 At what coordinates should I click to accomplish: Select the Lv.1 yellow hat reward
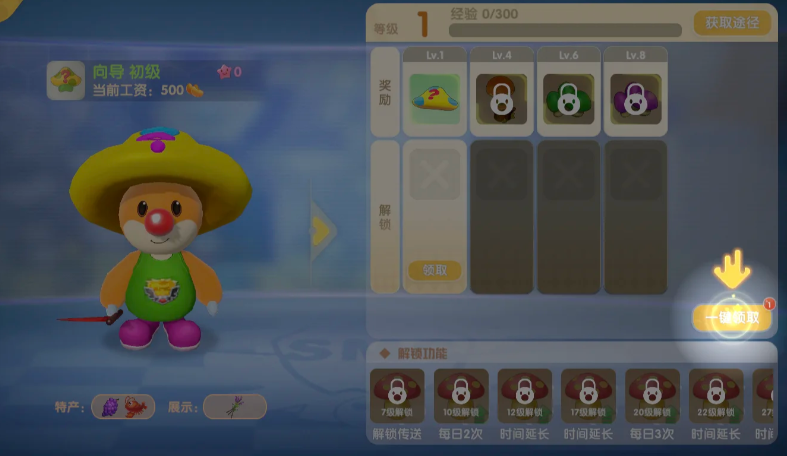coord(435,98)
